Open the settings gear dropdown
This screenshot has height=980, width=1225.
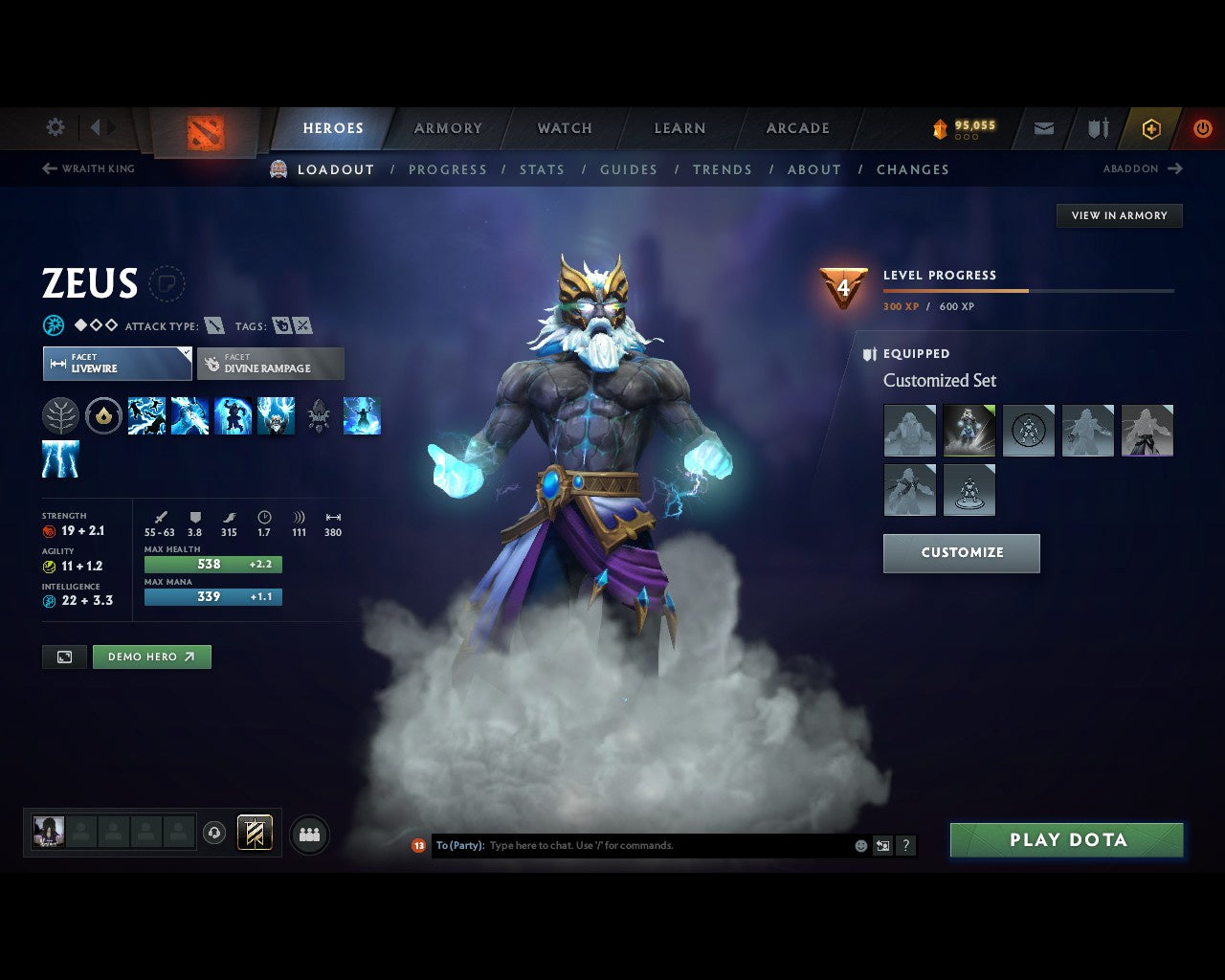[55, 127]
